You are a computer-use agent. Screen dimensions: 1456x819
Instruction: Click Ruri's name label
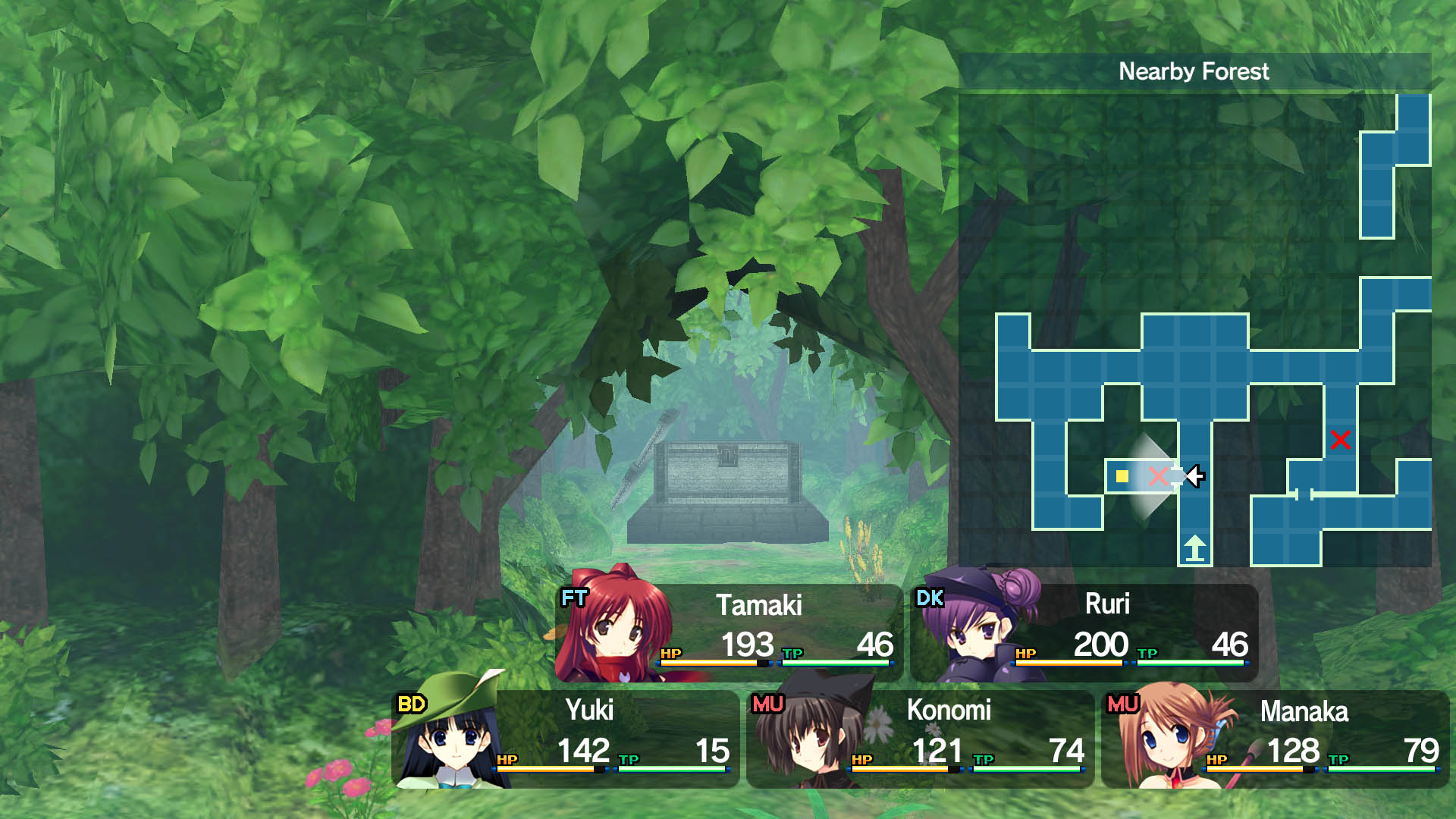point(1106,603)
